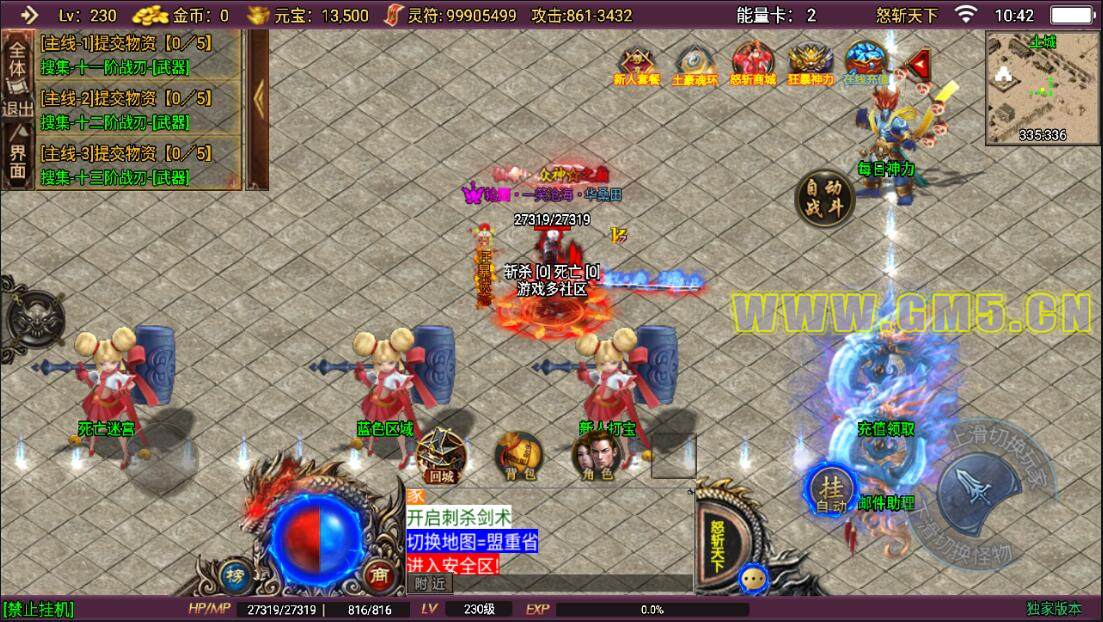1103x622 pixels.
Task: Select the 主线-1 quest entry
Action: [126, 53]
